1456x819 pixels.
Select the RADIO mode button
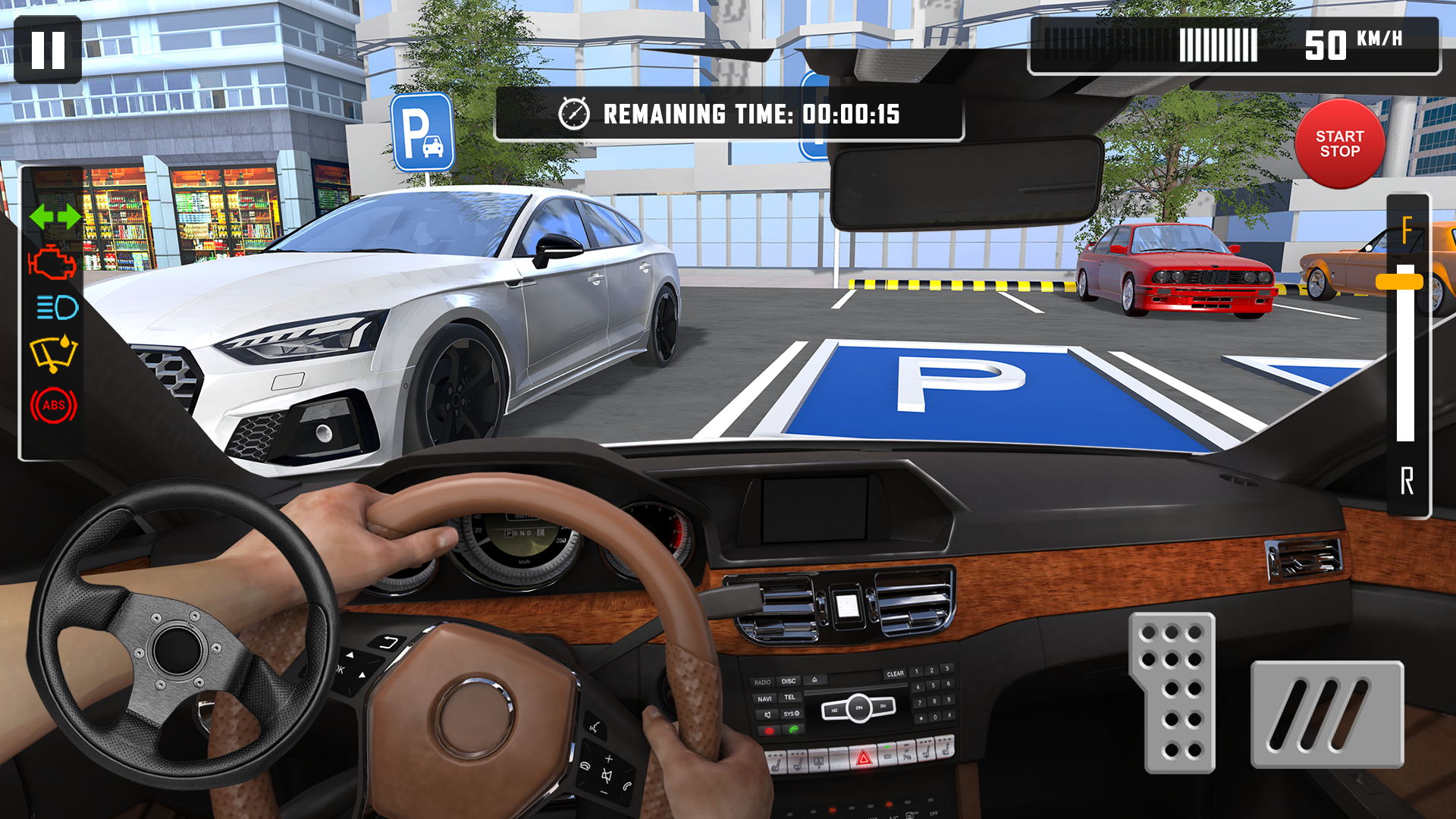coord(763,682)
